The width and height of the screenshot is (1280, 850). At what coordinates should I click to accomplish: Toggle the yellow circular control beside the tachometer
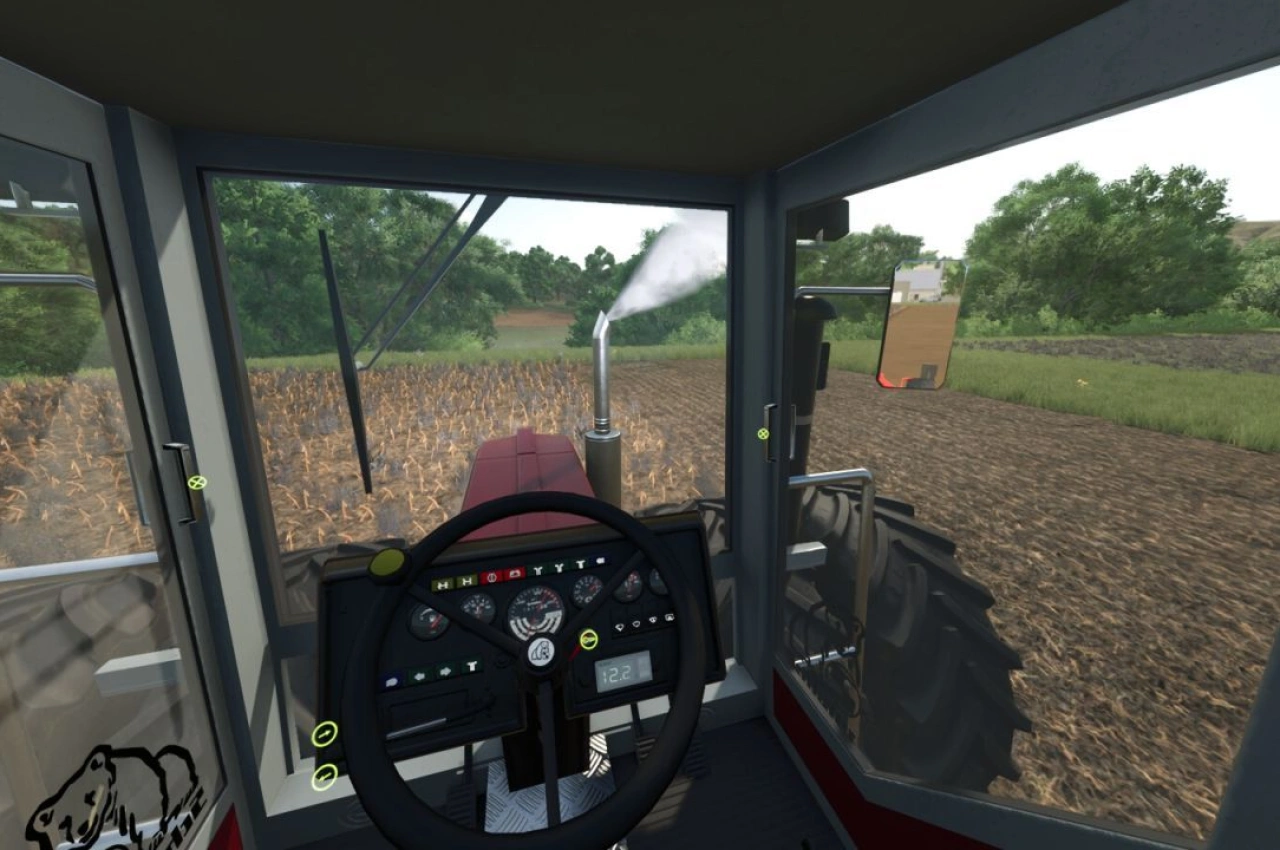tap(588, 639)
